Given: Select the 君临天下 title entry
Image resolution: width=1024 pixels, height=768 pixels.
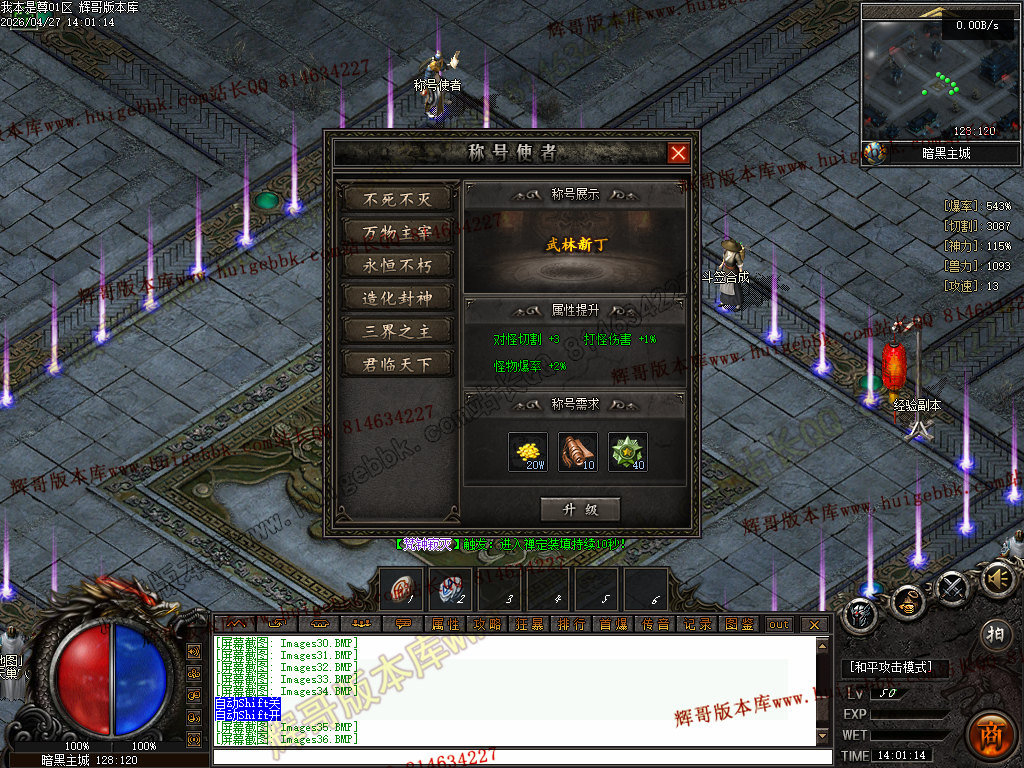Looking at the screenshot, I should pos(397,364).
